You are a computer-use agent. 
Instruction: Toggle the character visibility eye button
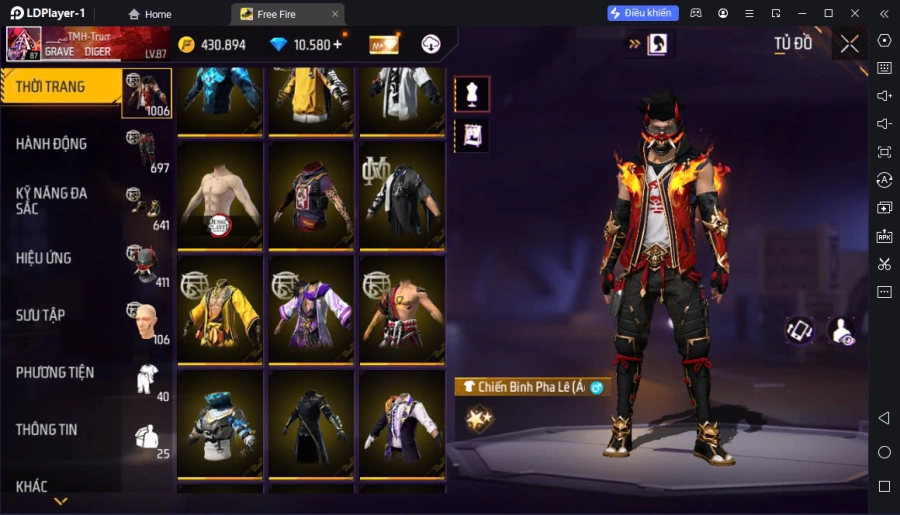tap(841, 331)
